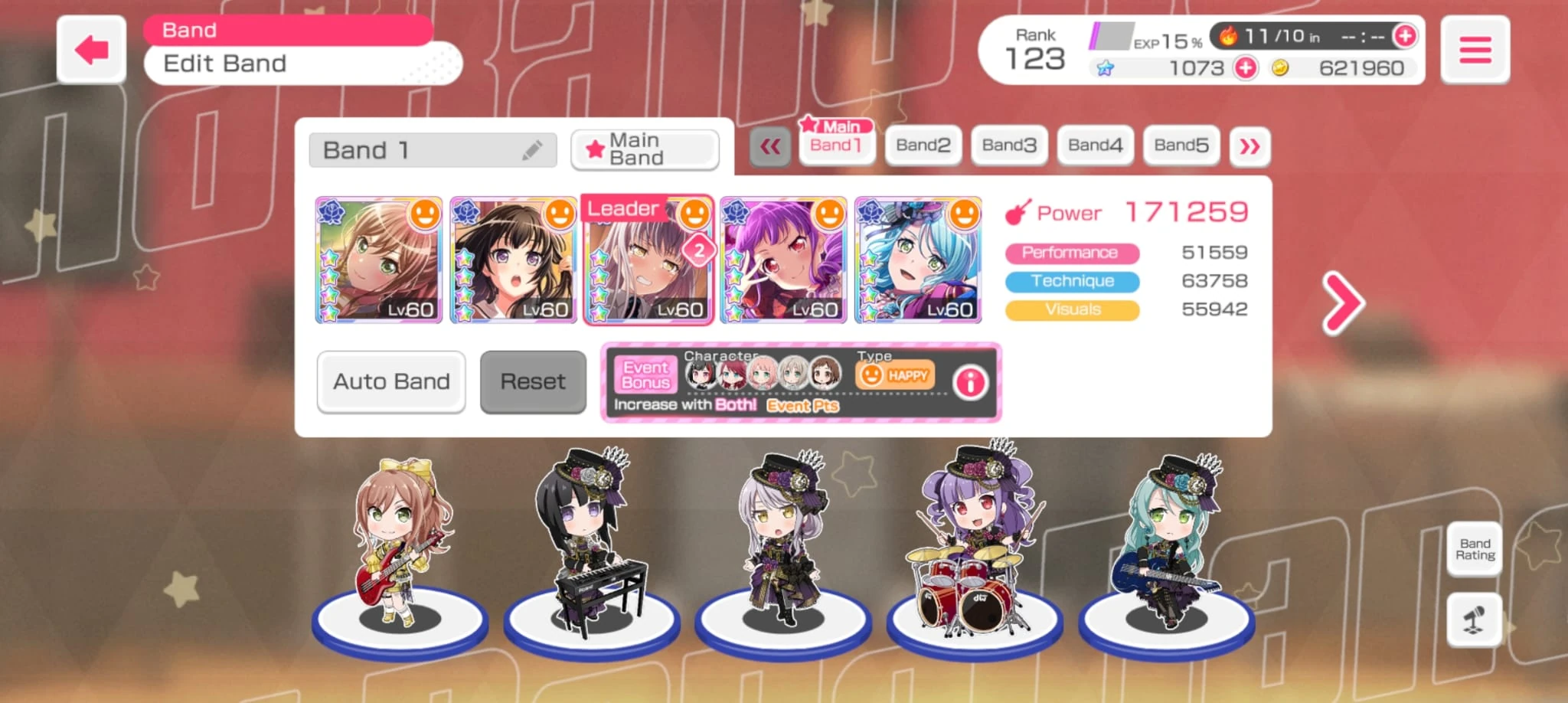Click the red back arrow button

(x=90, y=48)
